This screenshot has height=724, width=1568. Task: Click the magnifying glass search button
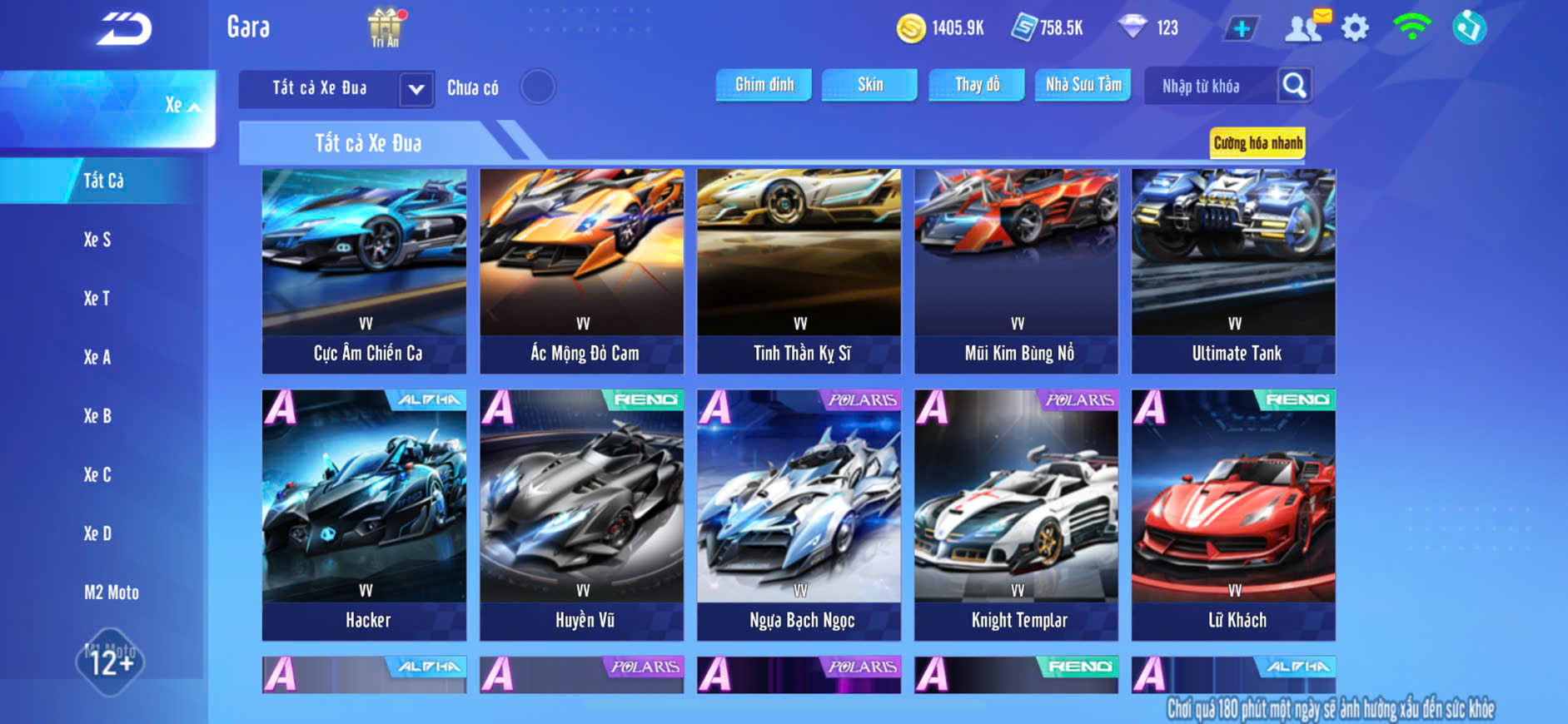point(1294,86)
